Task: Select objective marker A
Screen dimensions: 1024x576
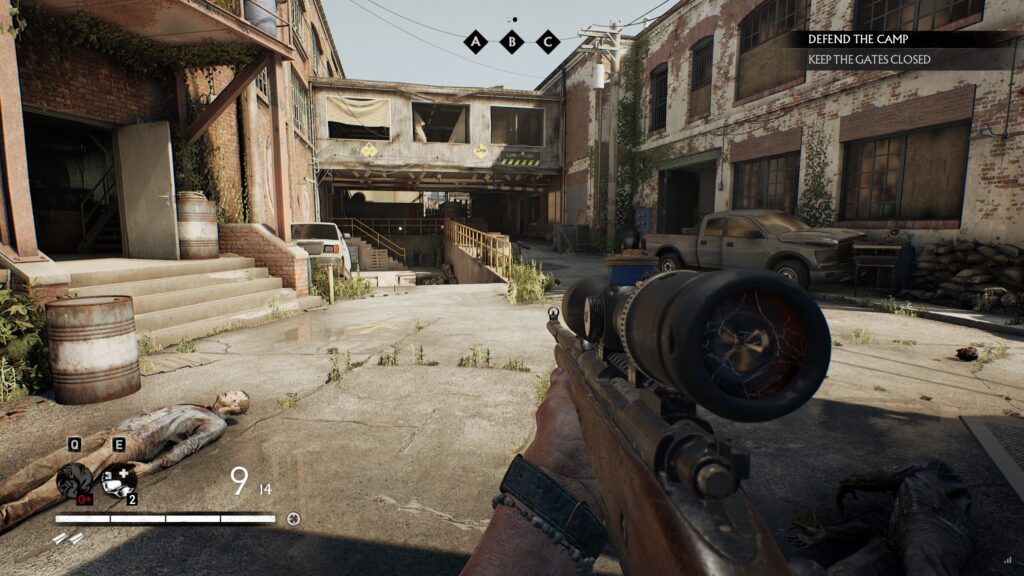Action: click(476, 42)
